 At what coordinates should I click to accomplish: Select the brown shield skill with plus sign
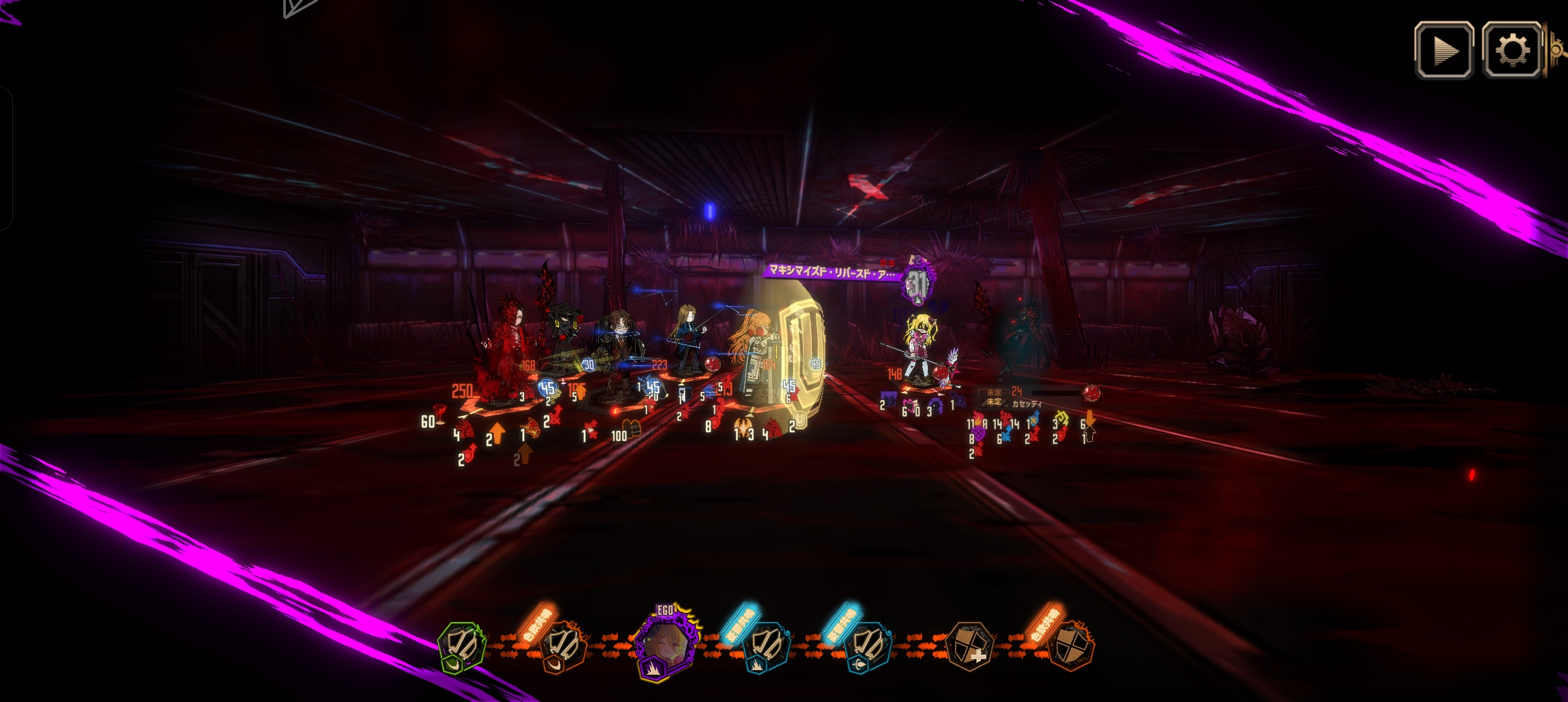(969, 646)
